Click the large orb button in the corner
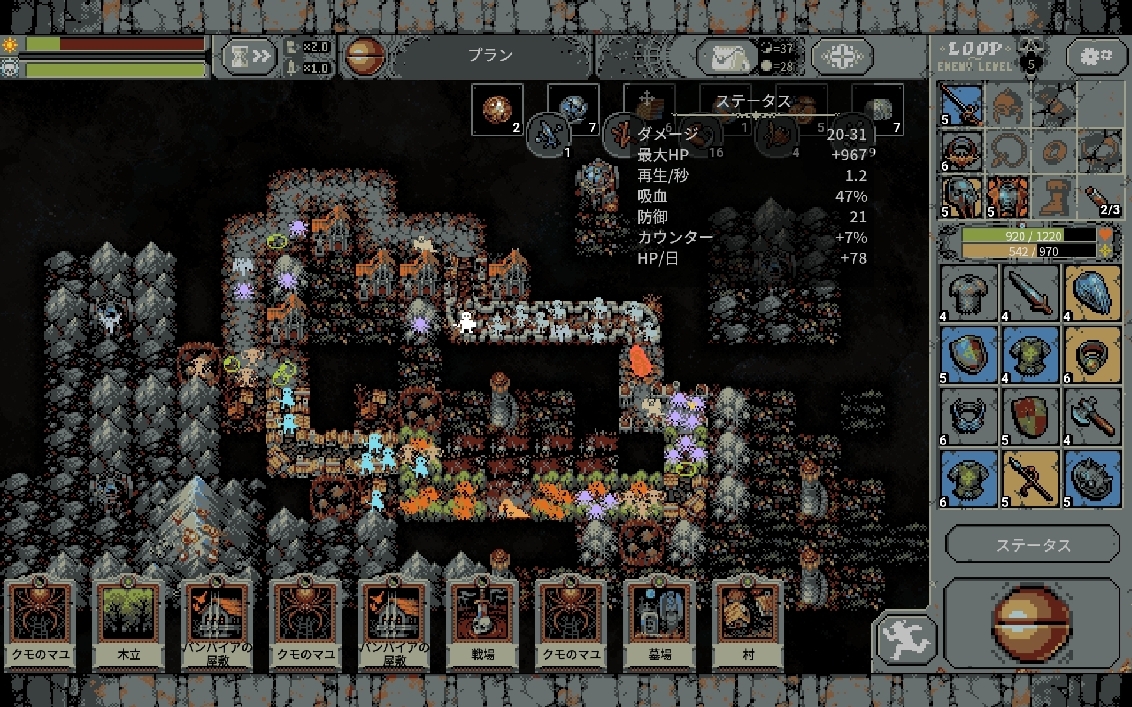 (1032, 625)
